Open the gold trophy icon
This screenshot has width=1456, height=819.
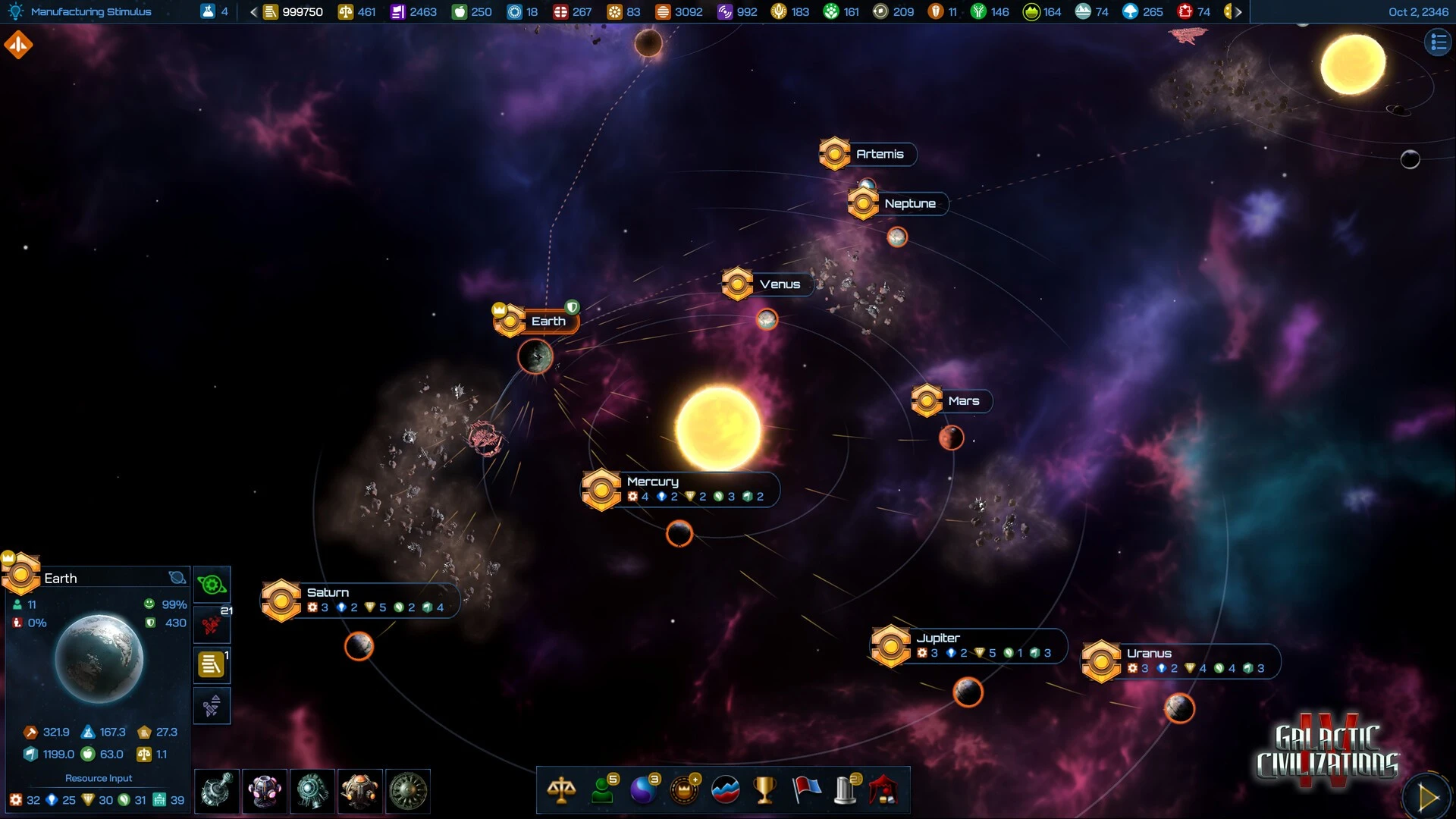point(764,790)
